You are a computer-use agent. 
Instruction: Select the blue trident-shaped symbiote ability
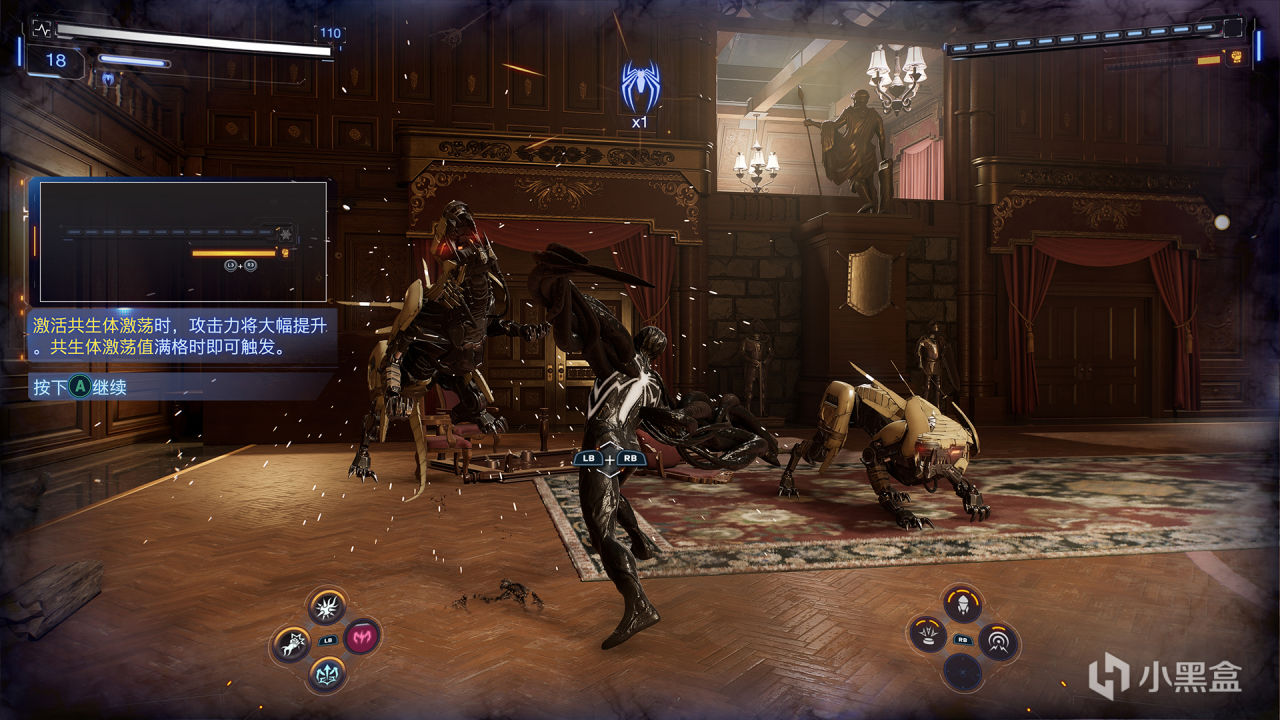click(327, 673)
